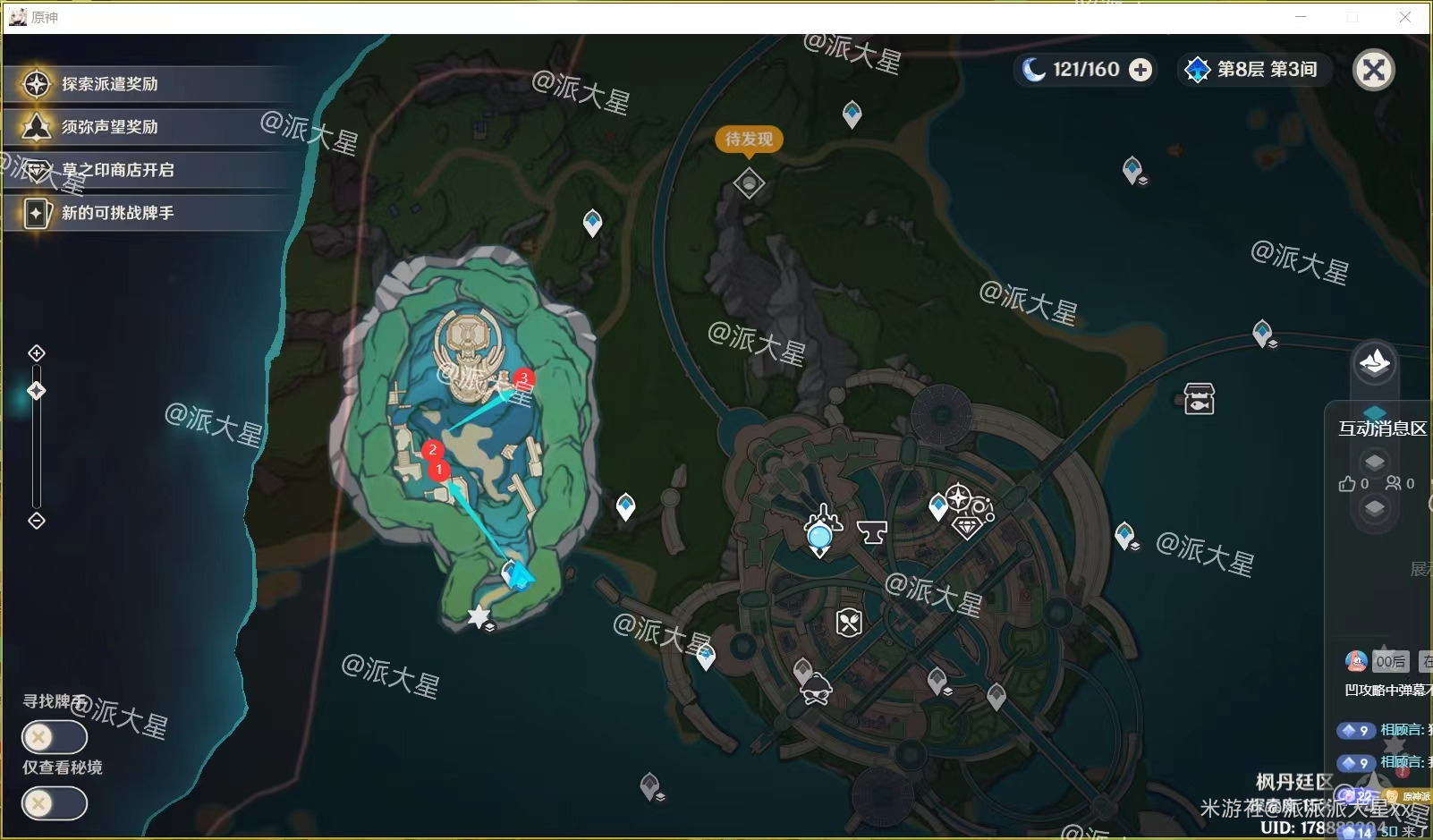Toggle the 寻找牌手 switch
Screen dimensions: 1433x840
tap(54, 736)
